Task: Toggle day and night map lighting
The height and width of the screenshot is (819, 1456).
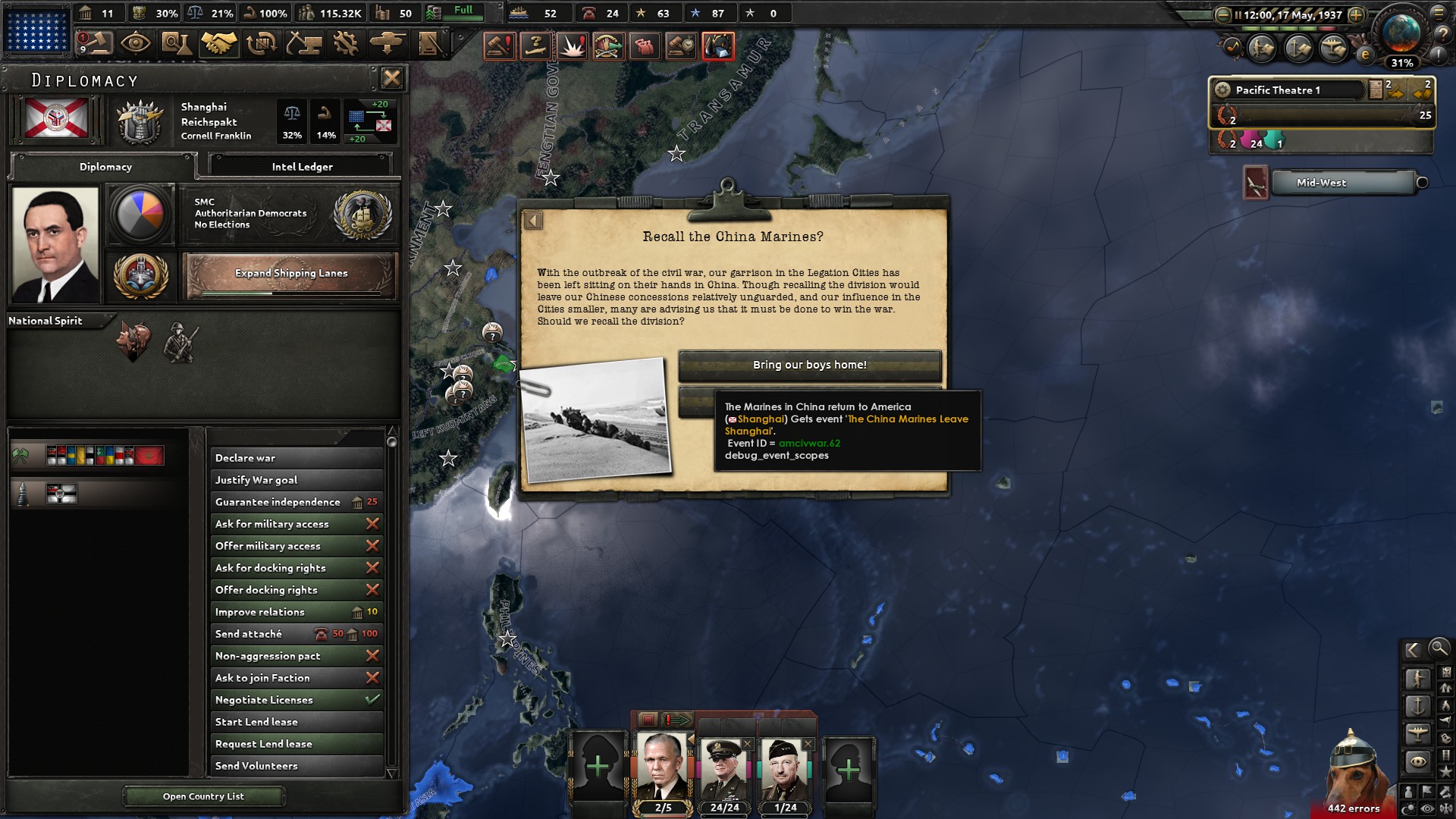Action: pyautogui.click(x=1409, y=807)
